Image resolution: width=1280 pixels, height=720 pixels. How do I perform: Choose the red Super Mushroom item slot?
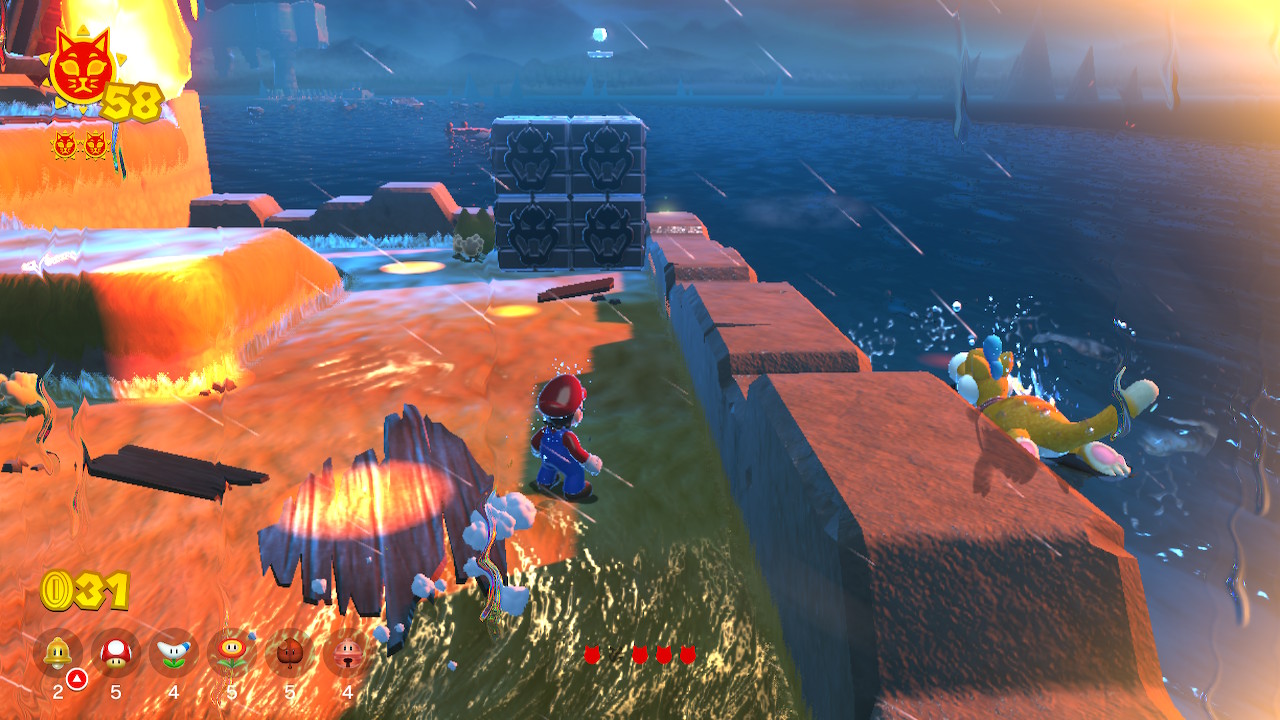click(x=116, y=653)
